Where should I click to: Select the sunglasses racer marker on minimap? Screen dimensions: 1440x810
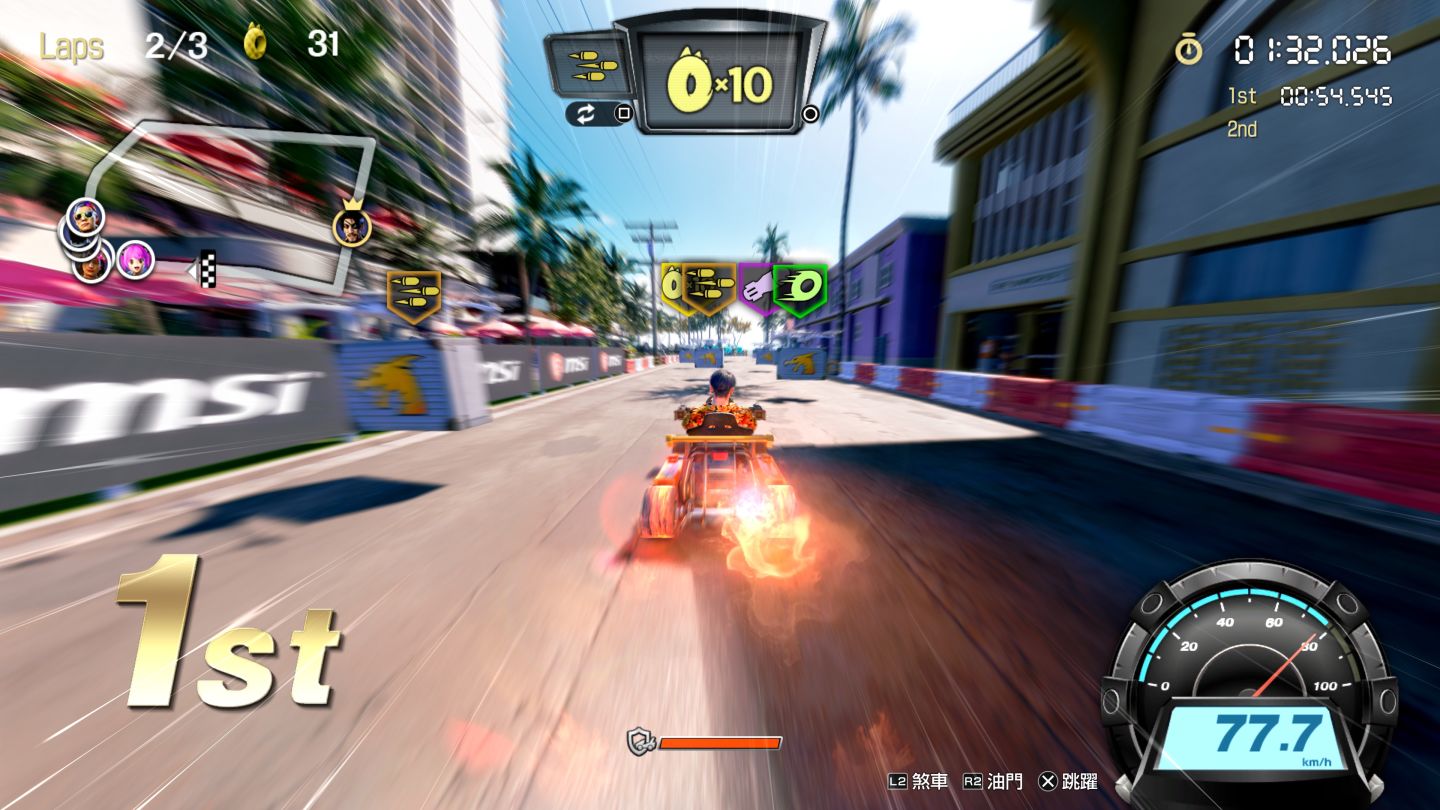tap(85, 215)
